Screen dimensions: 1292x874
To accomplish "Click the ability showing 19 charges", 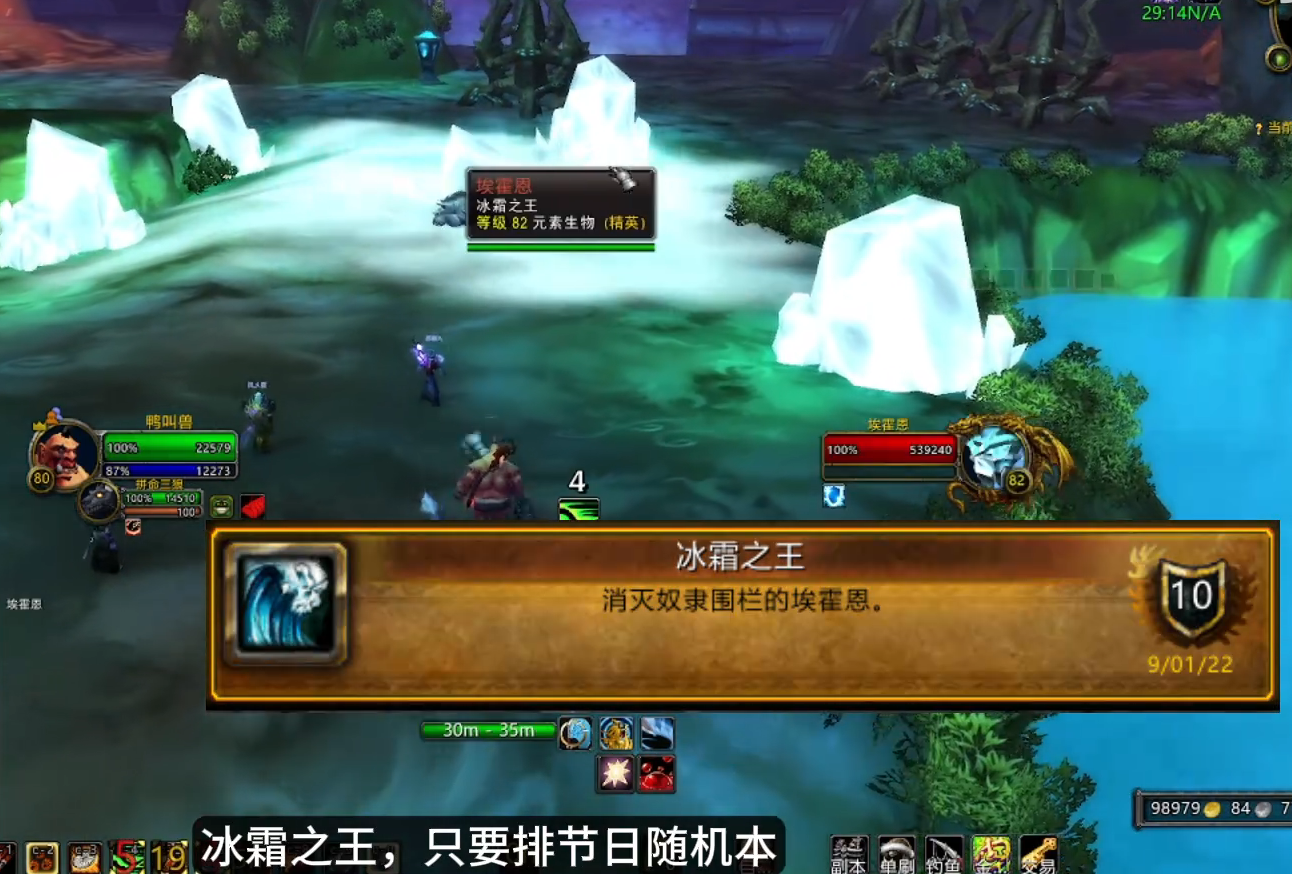I will click(167, 858).
